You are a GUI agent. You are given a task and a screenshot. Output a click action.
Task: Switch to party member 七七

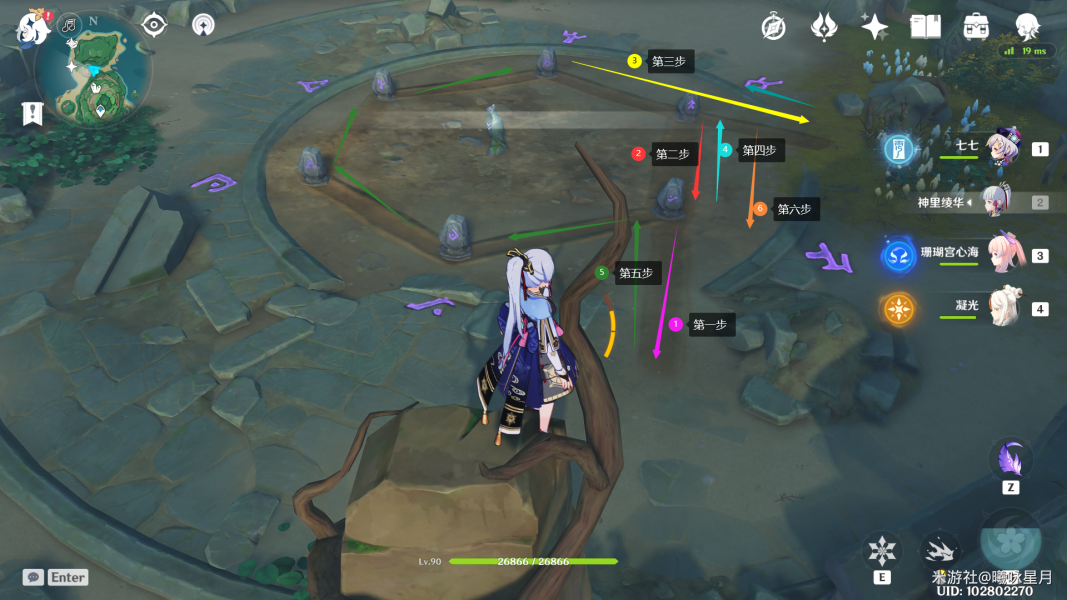(x=1001, y=149)
